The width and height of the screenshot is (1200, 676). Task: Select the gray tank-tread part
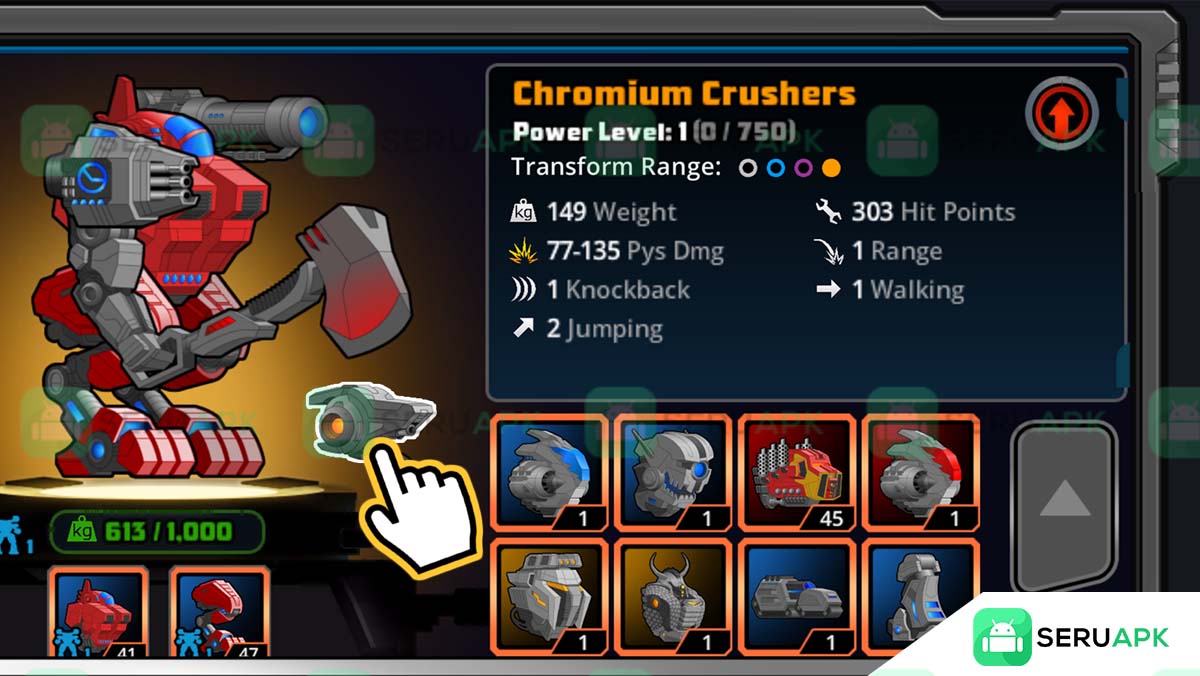click(797, 597)
